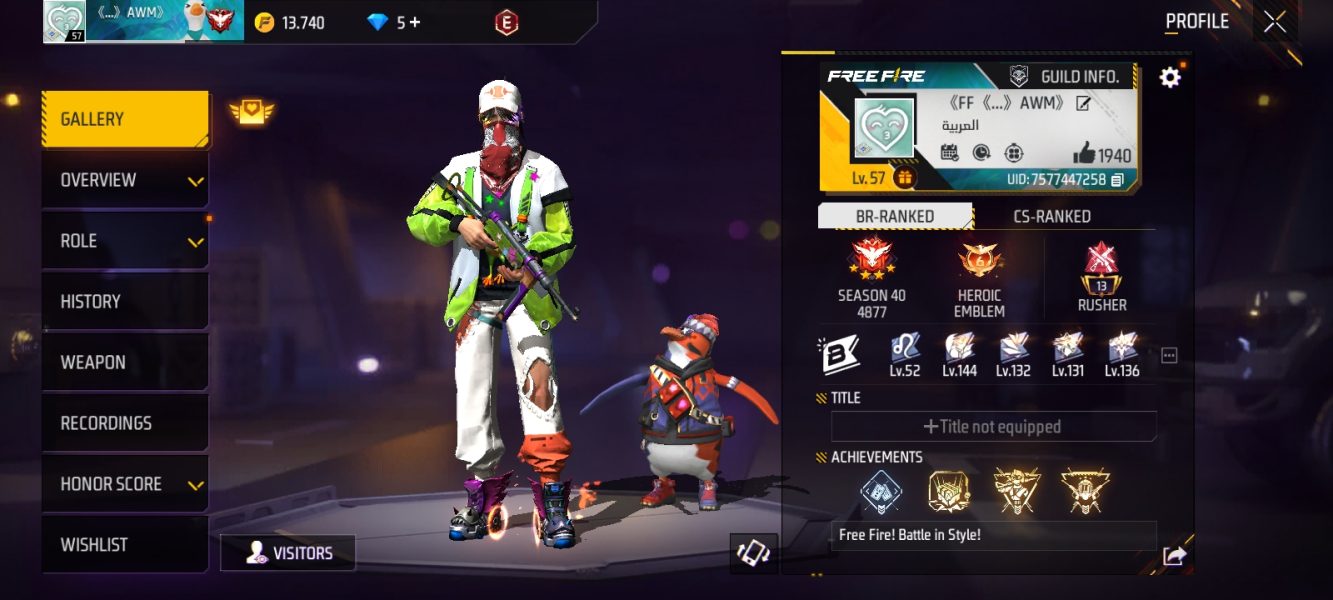Close the profile screen with X
Screen dimensions: 1333x600
1275,22
